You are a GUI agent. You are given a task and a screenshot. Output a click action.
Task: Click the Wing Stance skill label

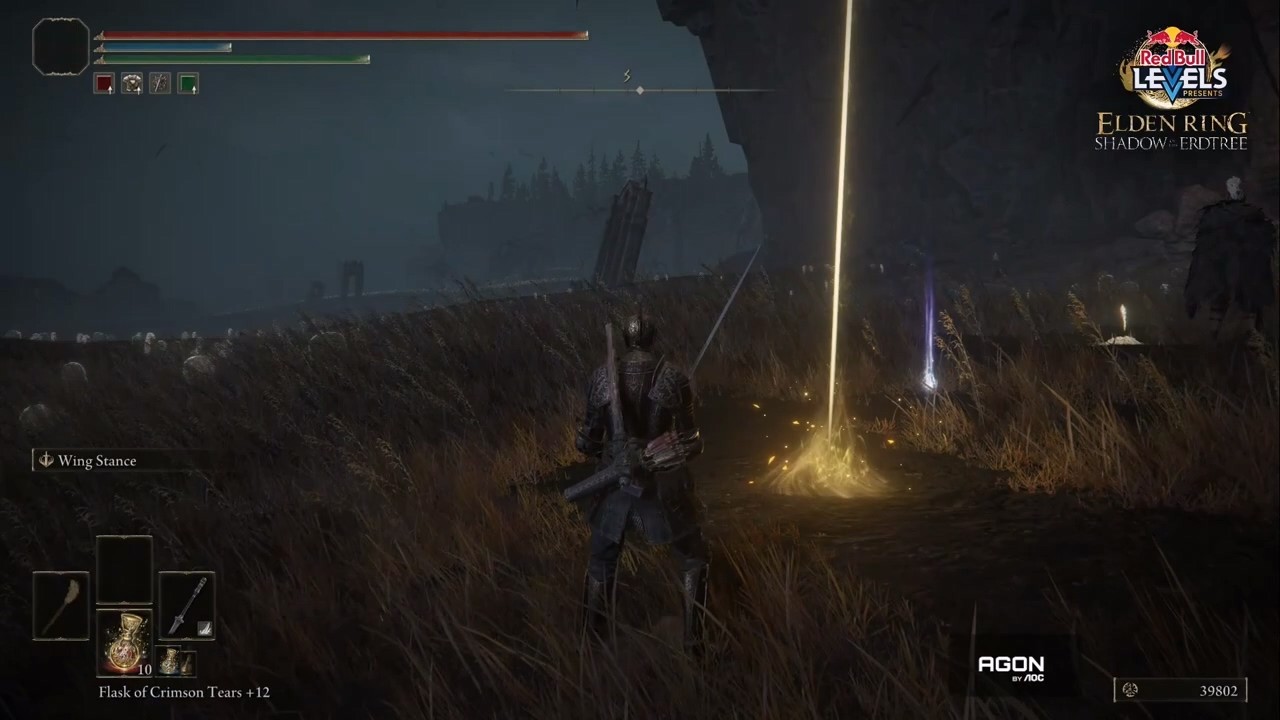coord(96,461)
